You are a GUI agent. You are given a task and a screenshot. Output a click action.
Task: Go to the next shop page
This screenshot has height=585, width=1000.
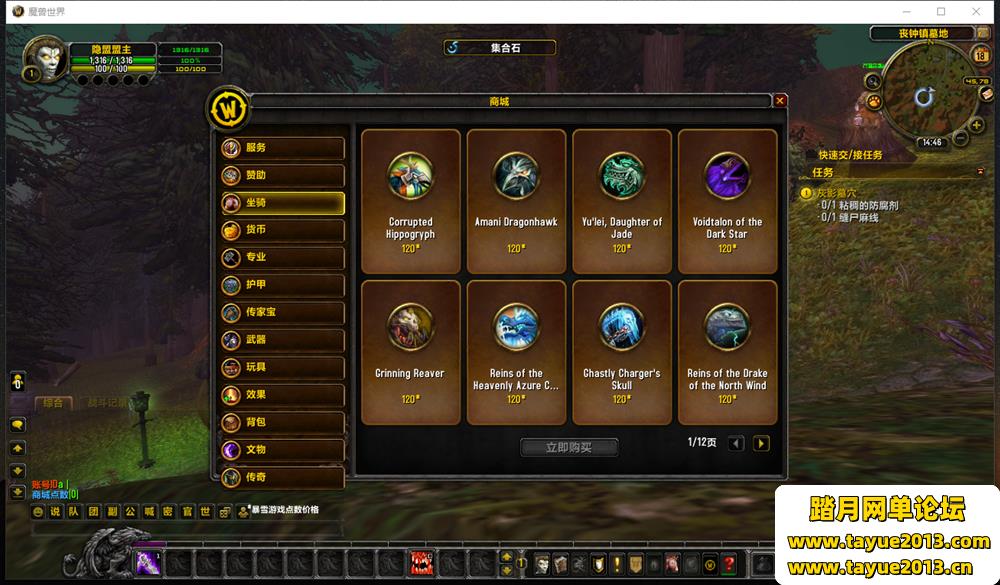pos(761,443)
